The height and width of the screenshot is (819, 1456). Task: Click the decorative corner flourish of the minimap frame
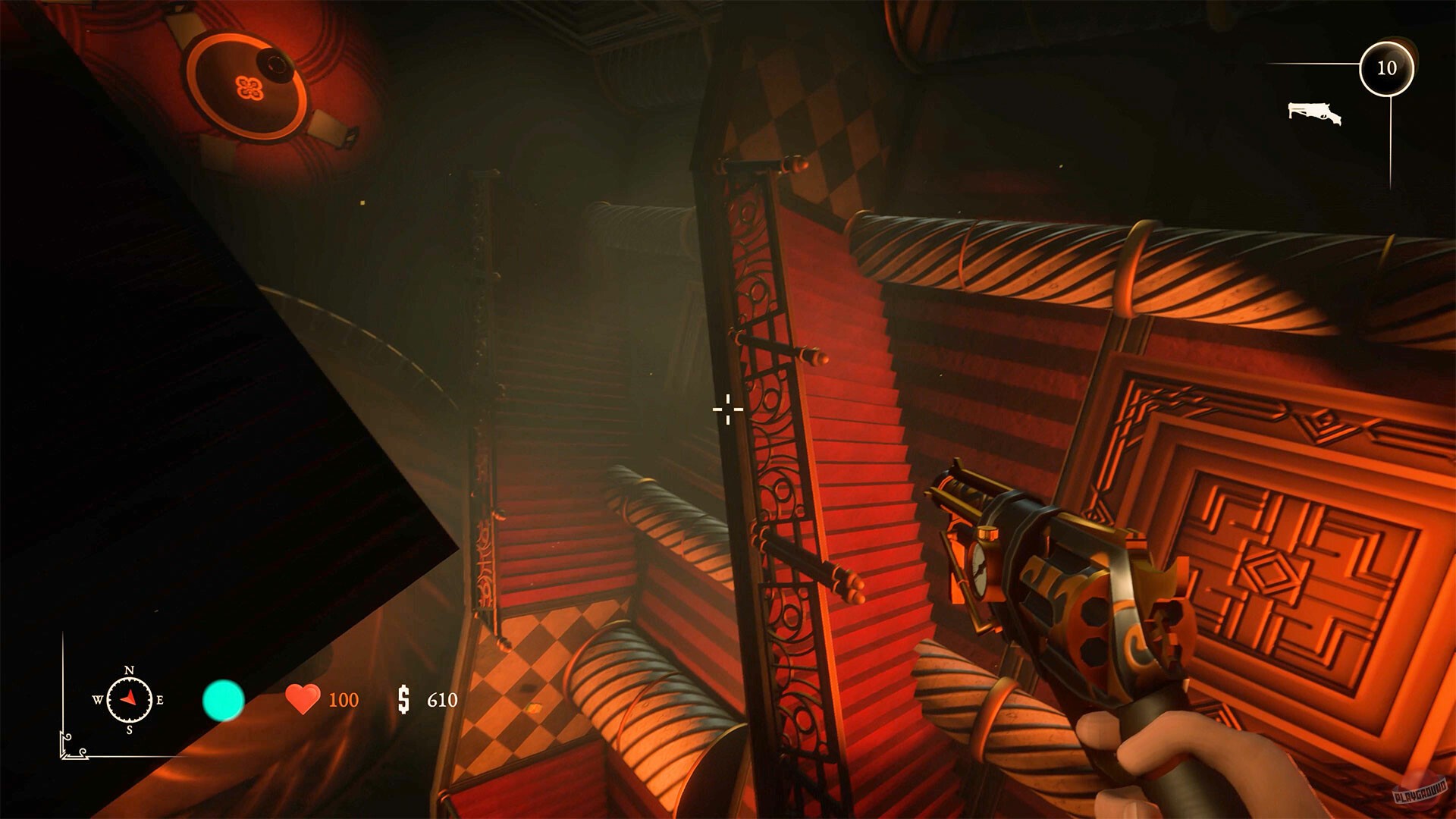pos(71,745)
